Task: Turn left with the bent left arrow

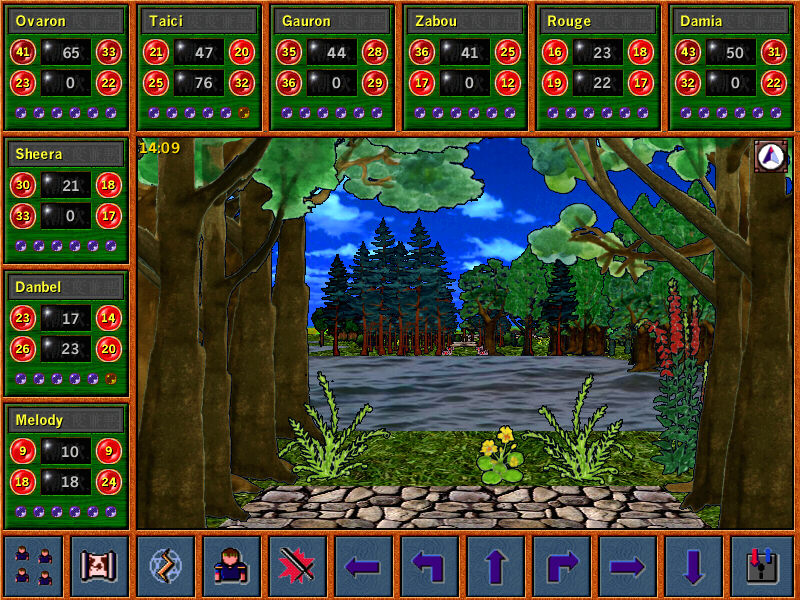Action: pos(429,566)
